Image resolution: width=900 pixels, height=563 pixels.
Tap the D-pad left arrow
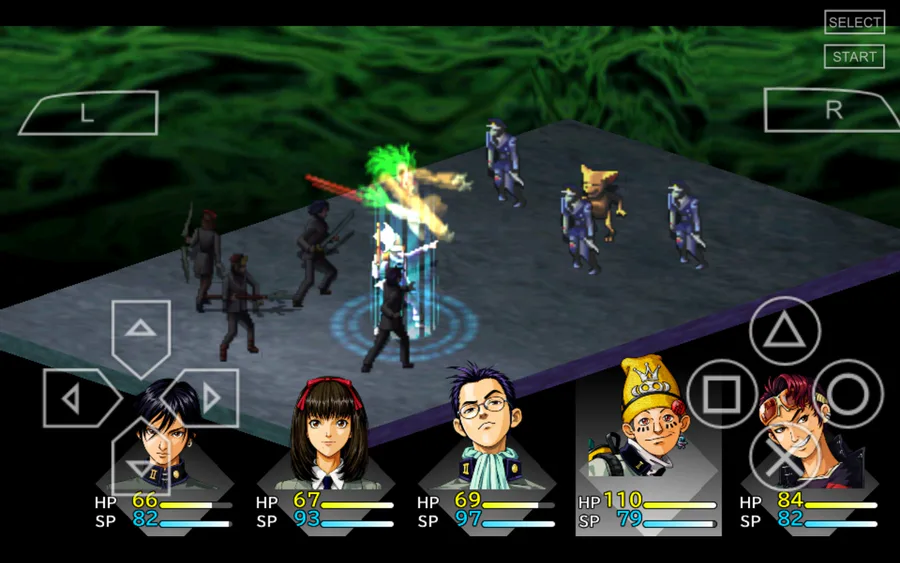click(x=74, y=399)
